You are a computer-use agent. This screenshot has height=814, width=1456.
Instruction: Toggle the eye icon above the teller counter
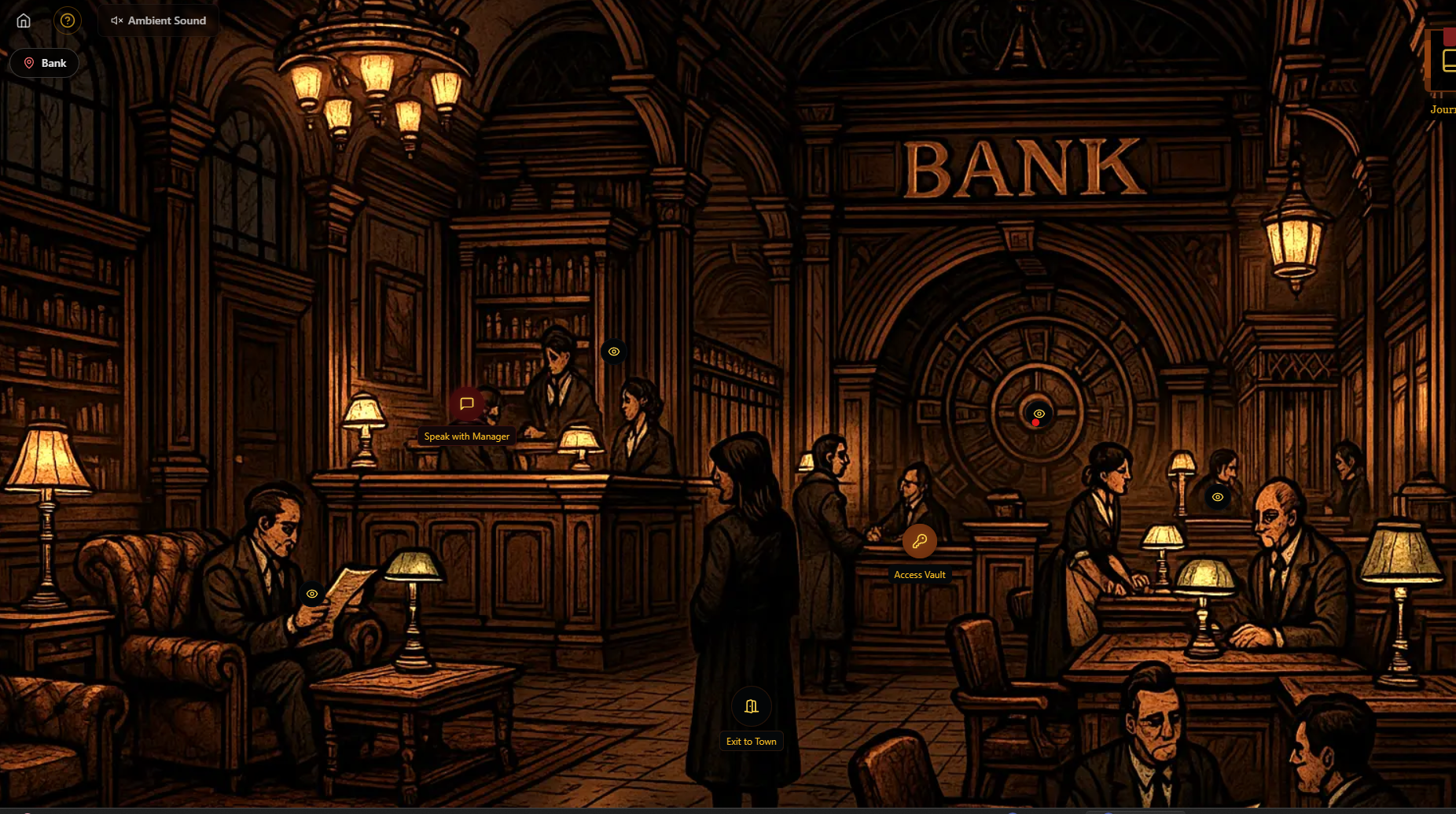[613, 352]
